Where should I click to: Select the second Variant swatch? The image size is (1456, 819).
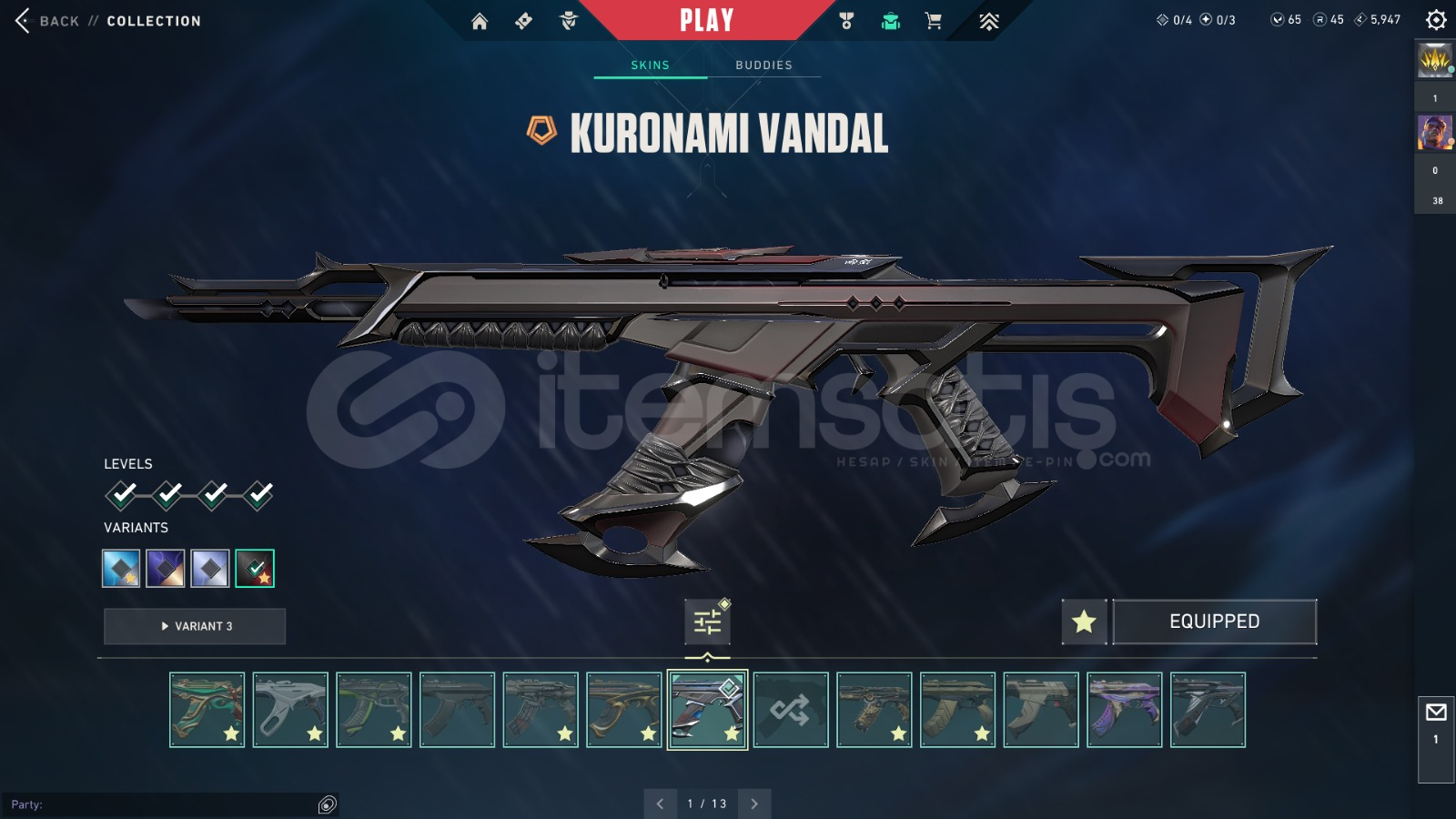(165, 568)
